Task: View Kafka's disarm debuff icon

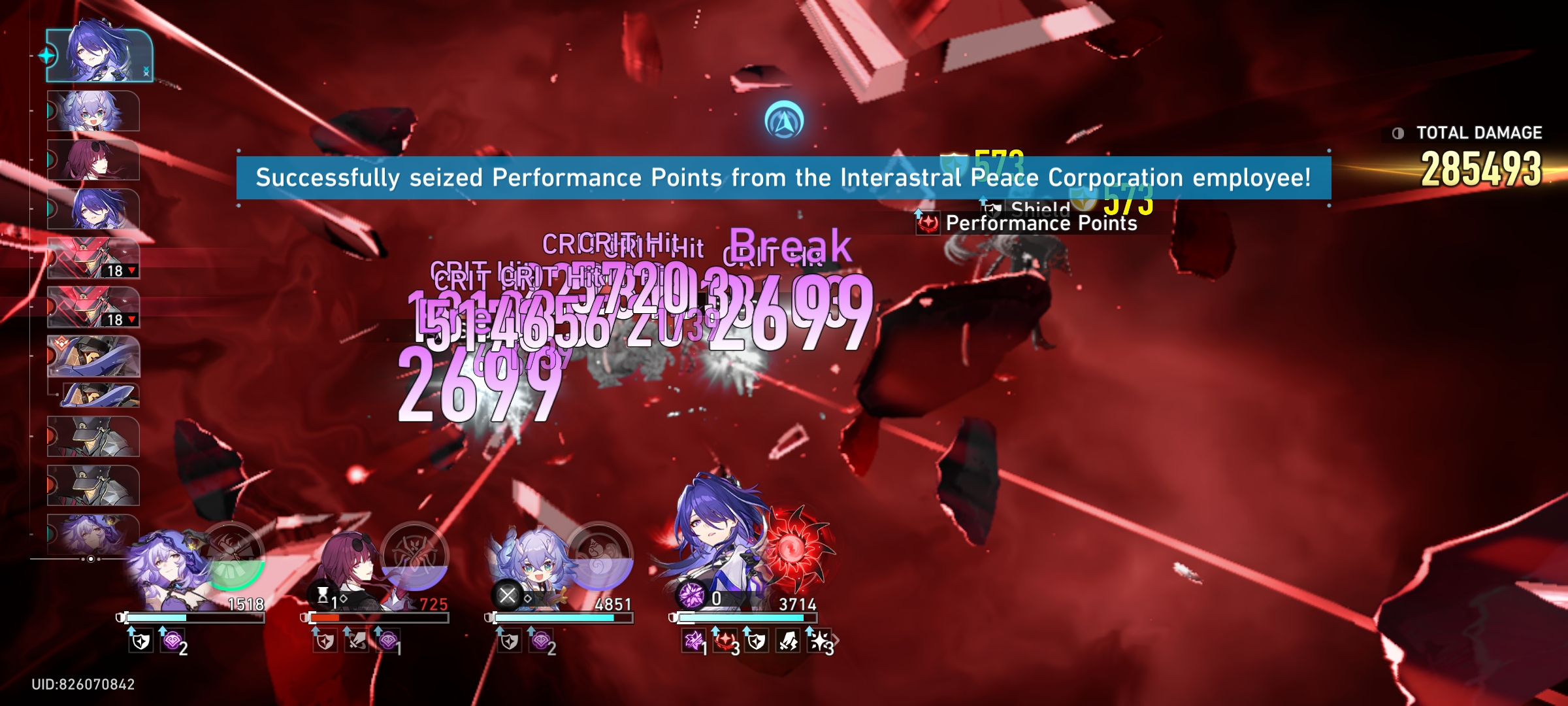Action: [x=356, y=642]
